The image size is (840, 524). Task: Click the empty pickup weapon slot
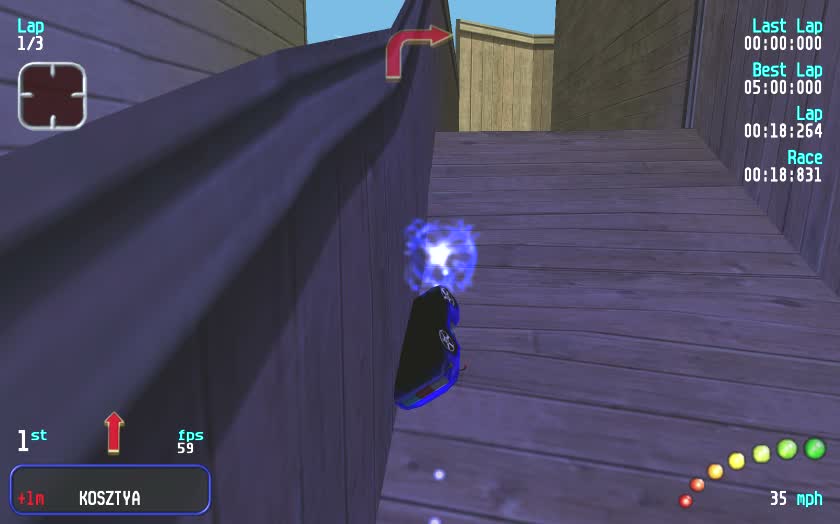pos(52,96)
